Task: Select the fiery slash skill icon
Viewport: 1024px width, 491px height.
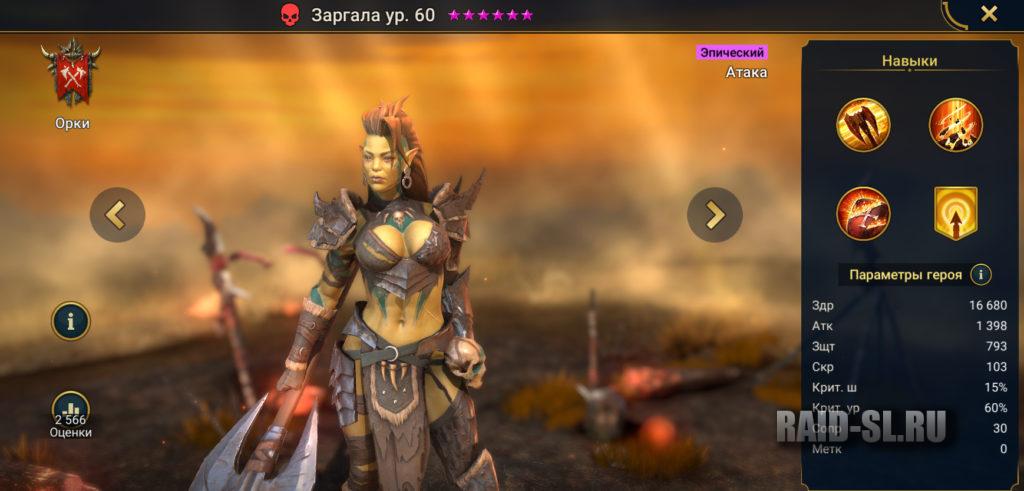Action: [863, 213]
